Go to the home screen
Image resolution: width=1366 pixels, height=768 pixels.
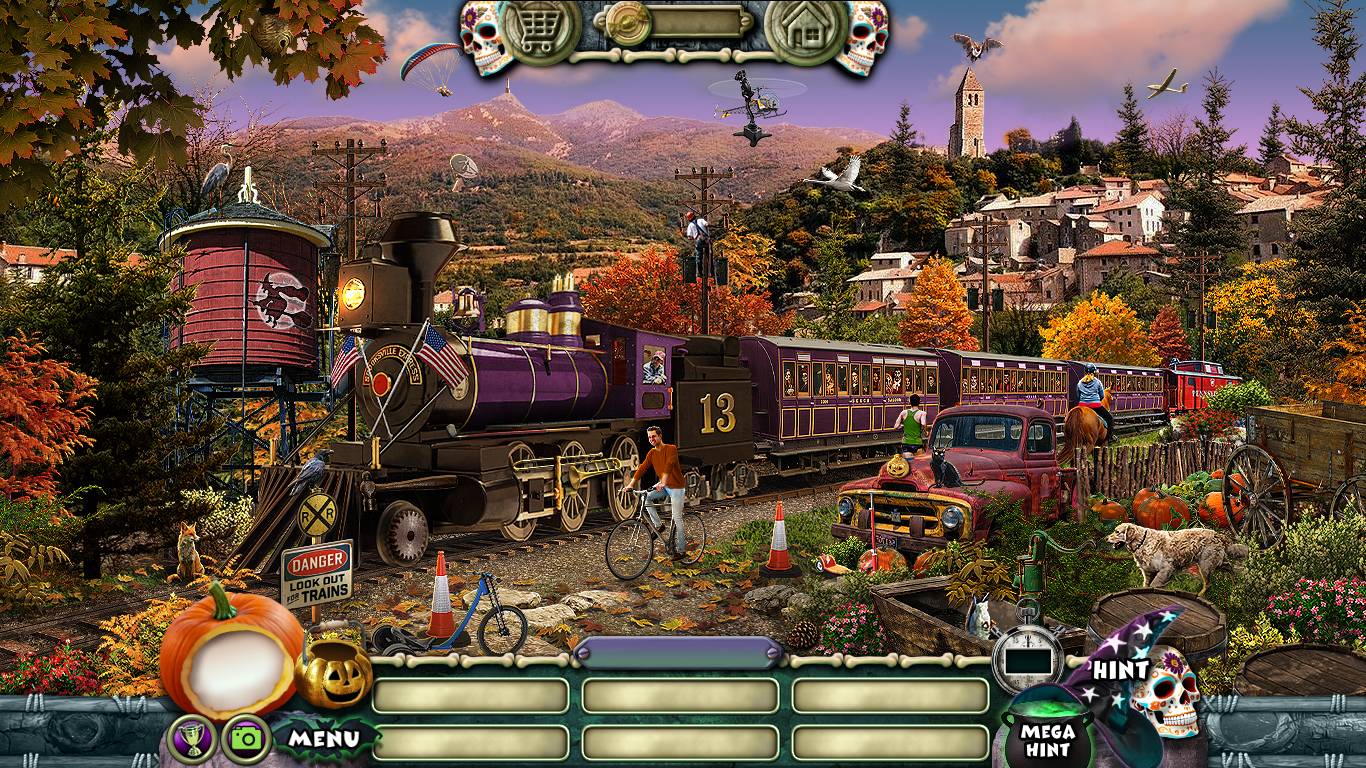pos(806,31)
